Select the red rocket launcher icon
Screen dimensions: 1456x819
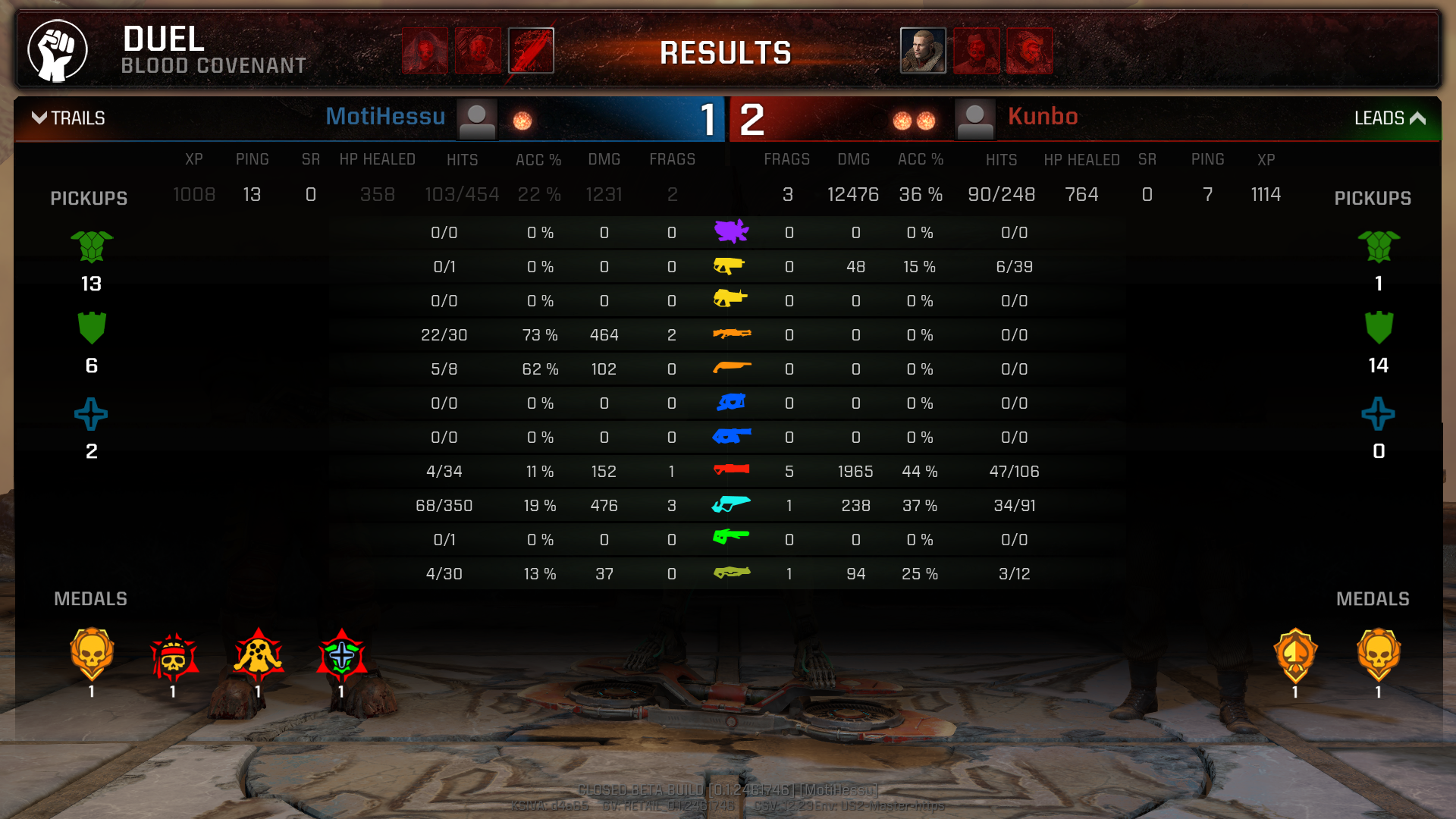[732, 470]
